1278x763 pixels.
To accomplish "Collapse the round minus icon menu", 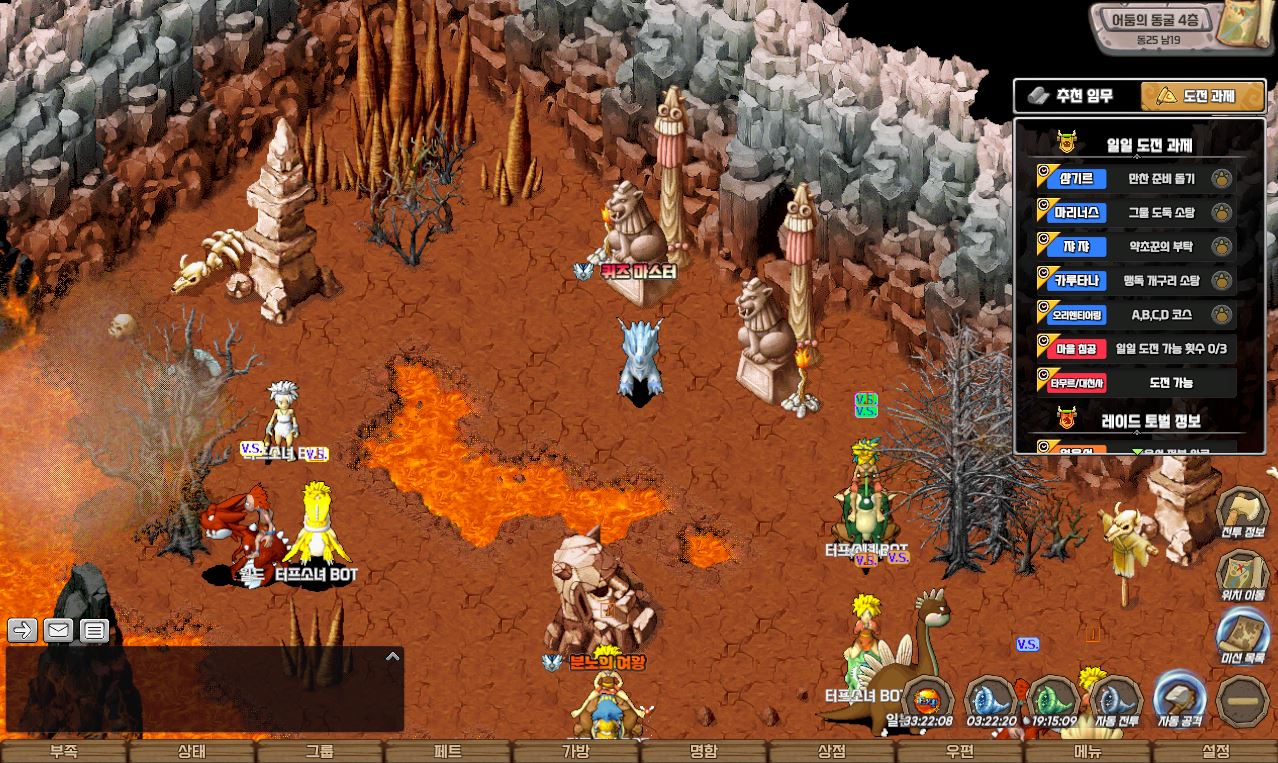I will tap(1244, 700).
